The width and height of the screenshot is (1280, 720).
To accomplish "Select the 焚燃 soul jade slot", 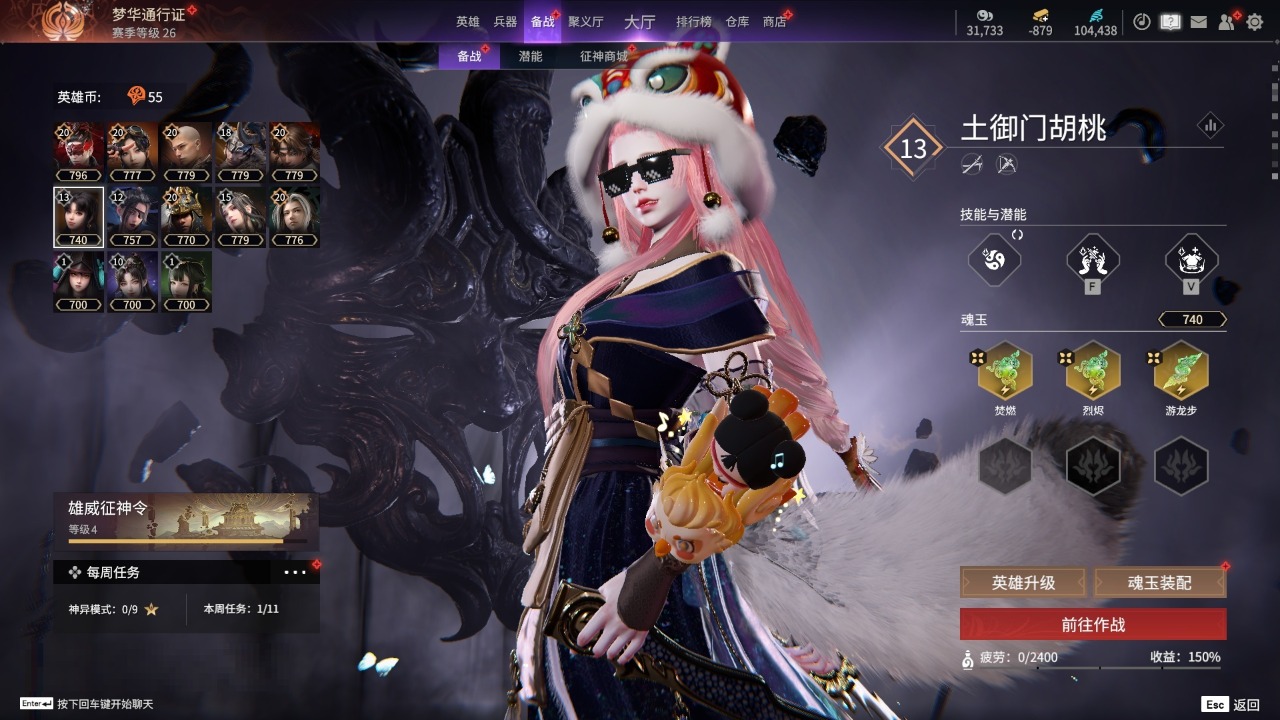I will pyautogui.click(x=1005, y=372).
